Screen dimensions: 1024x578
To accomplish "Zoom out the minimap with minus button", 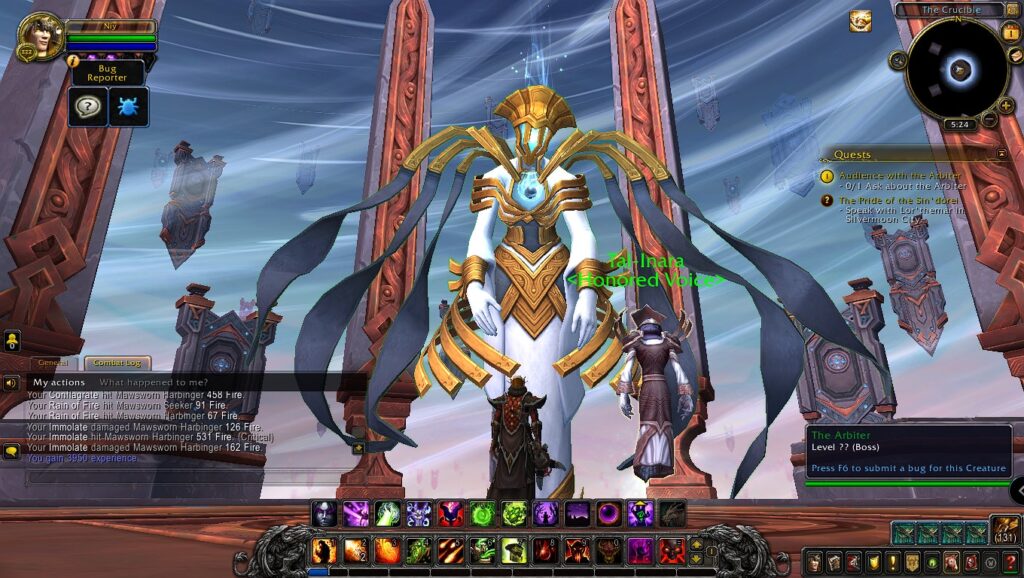I will point(990,120).
